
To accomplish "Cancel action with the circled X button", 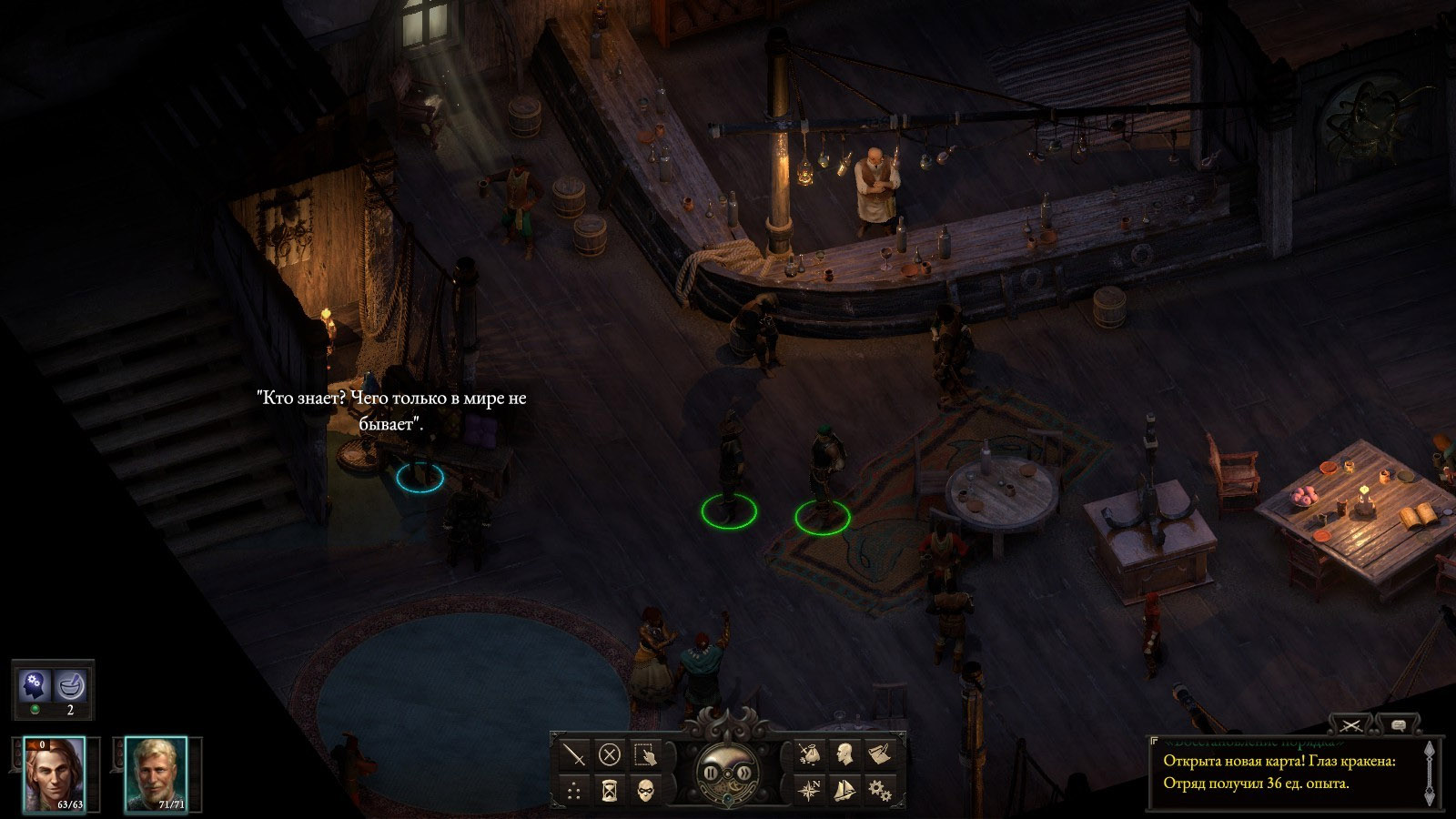I will point(609,754).
